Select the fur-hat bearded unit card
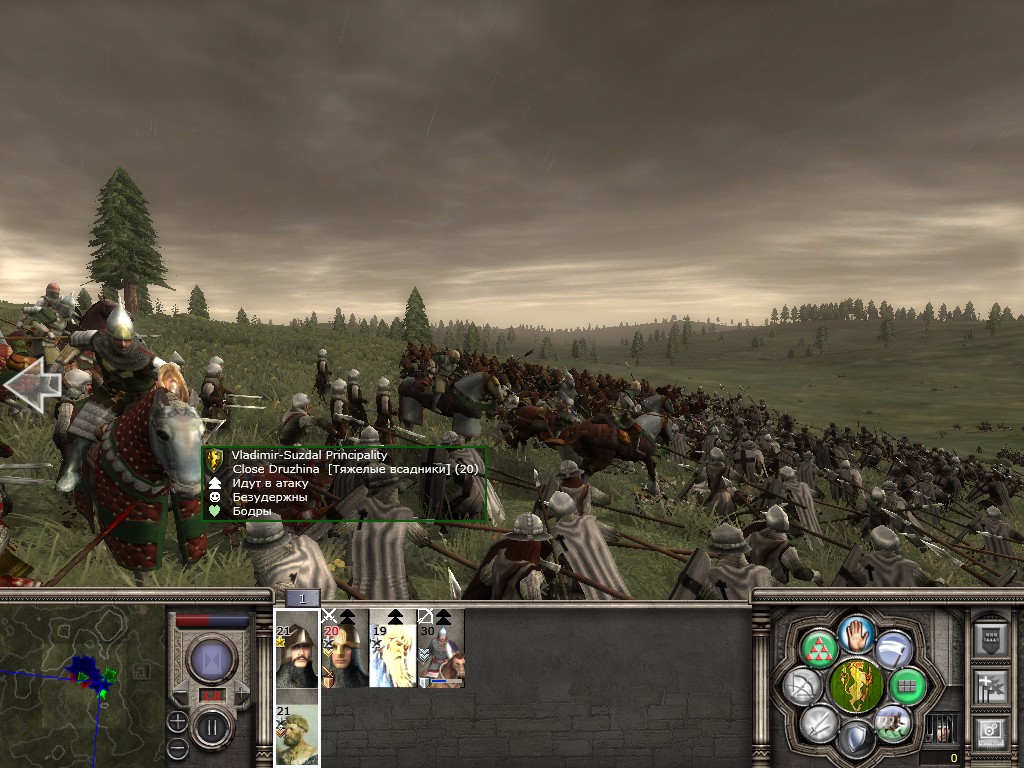The image size is (1024, 768). (297, 732)
